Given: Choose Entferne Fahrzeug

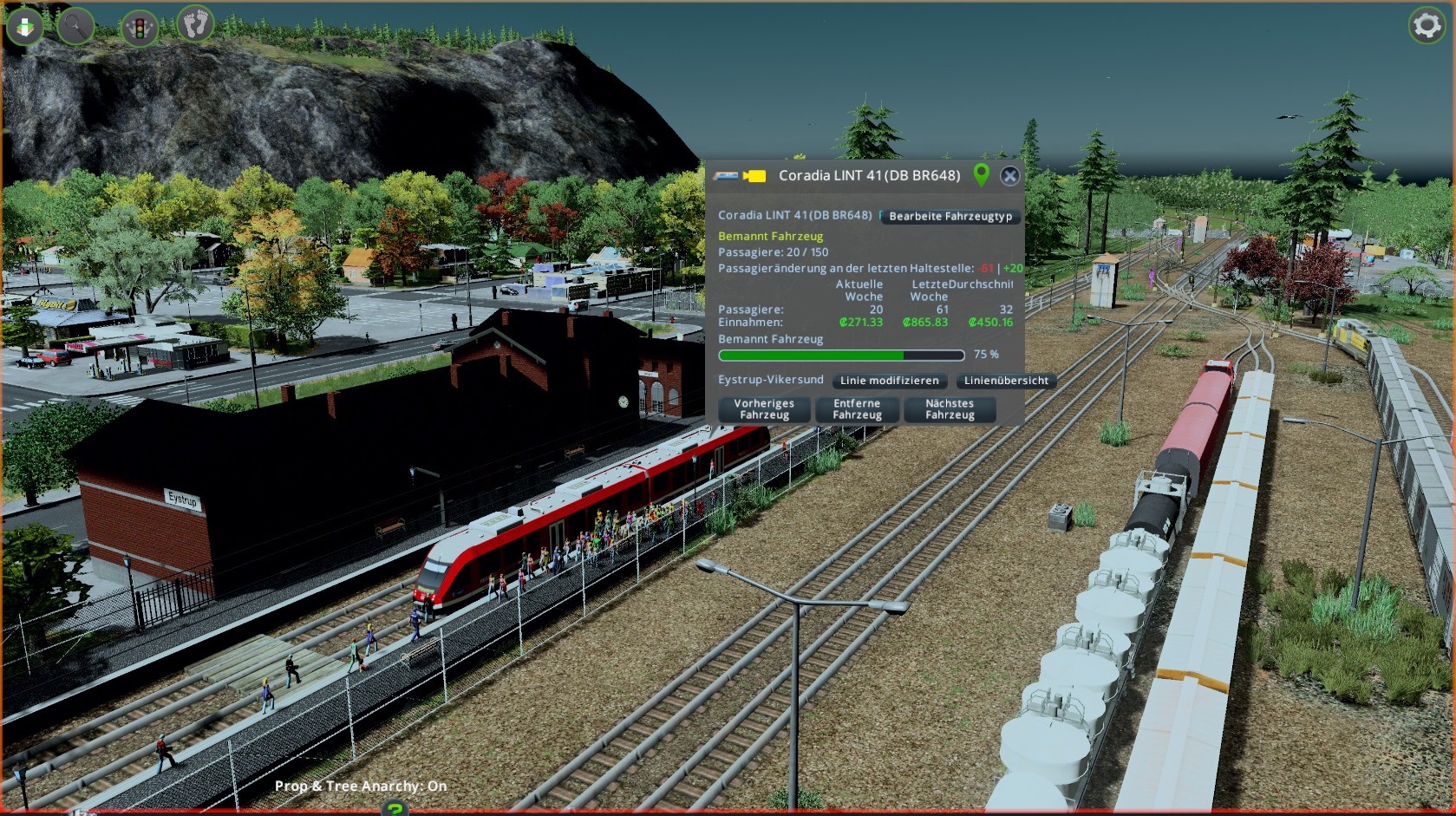Looking at the screenshot, I should pyautogui.click(x=857, y=409).
